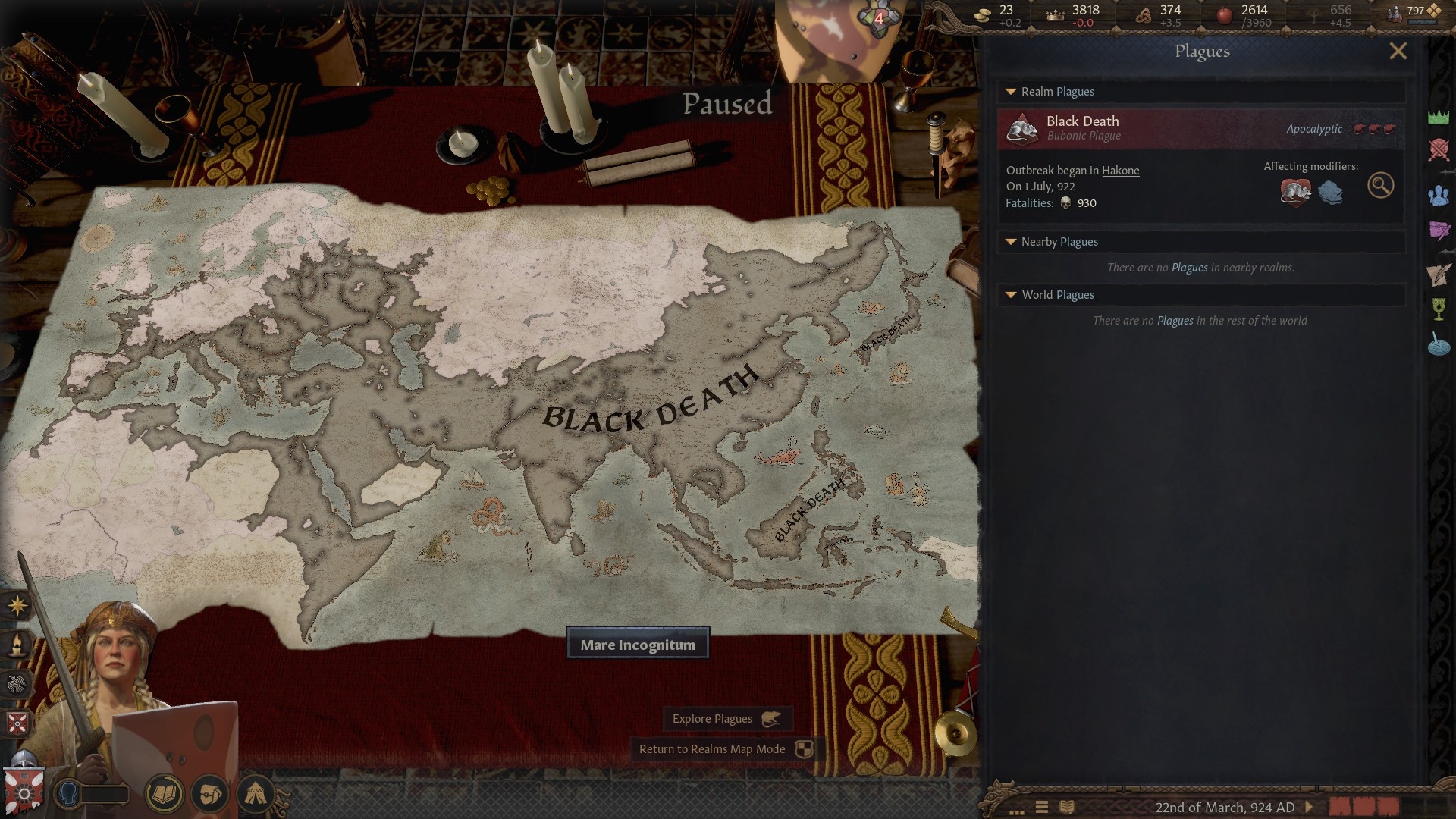Open the blue figures Council tab
The height and width of the screenshot is (819, 1456).
point(1439,196)
